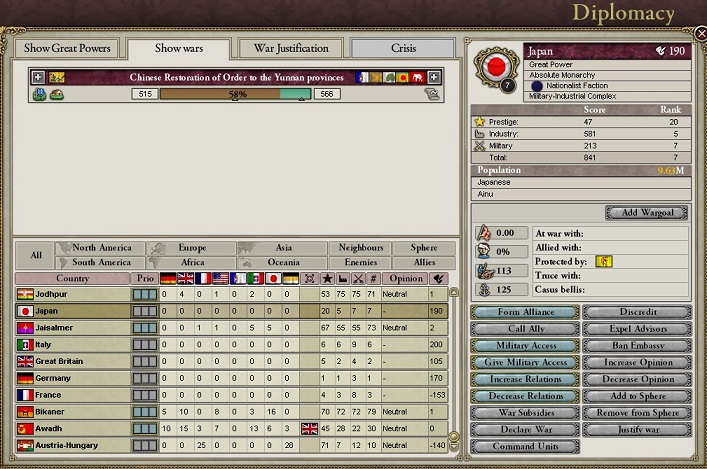Select the All countries filter
Screen dimensions: 707x469
click(x=35, y=255)
